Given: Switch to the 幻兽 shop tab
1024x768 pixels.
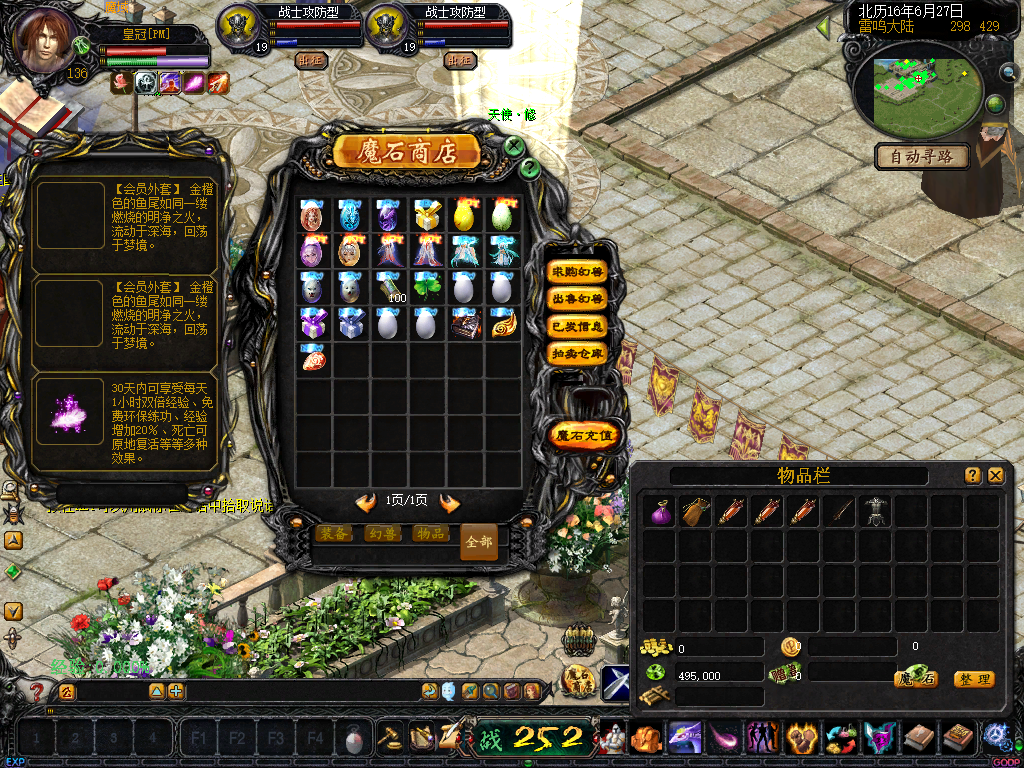Looking at the screenshot, I should click(x=383, y=534).
